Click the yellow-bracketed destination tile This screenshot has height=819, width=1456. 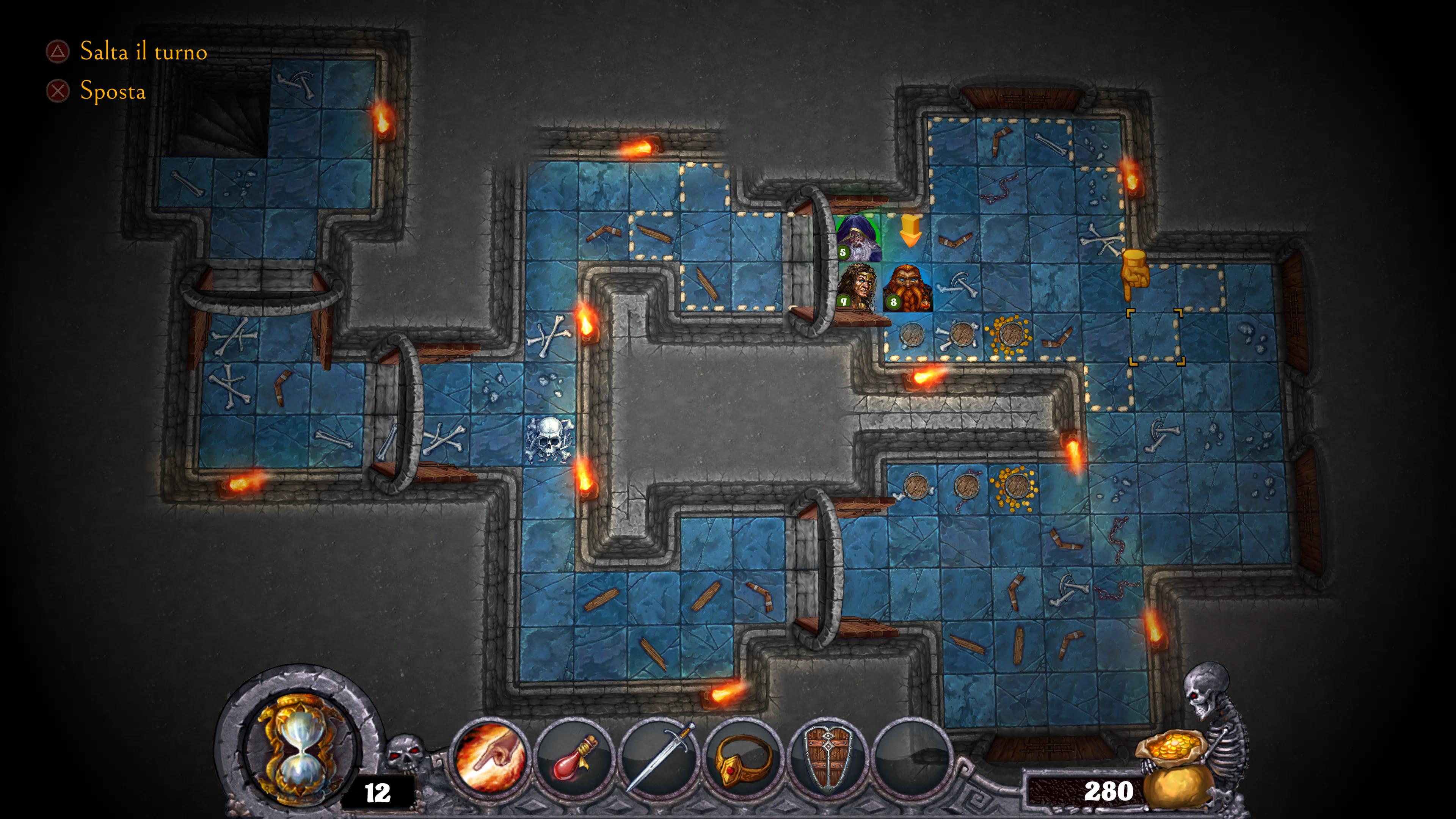[x=1155, y=337]
